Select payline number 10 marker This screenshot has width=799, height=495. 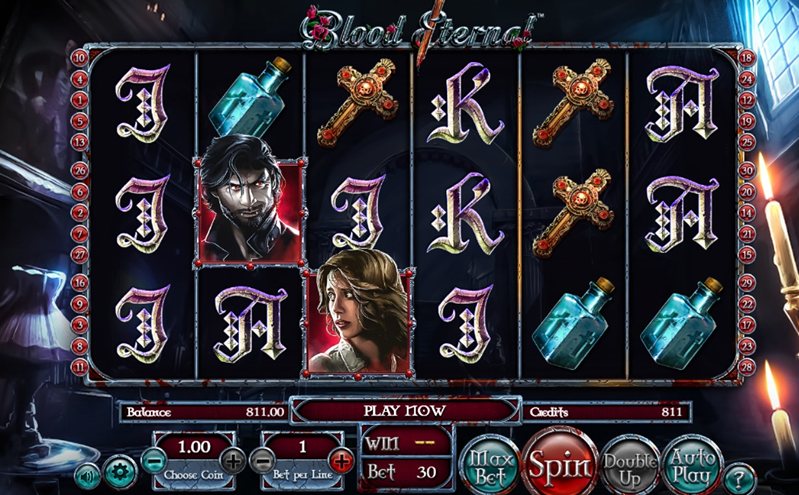click(x=78, y=57)
